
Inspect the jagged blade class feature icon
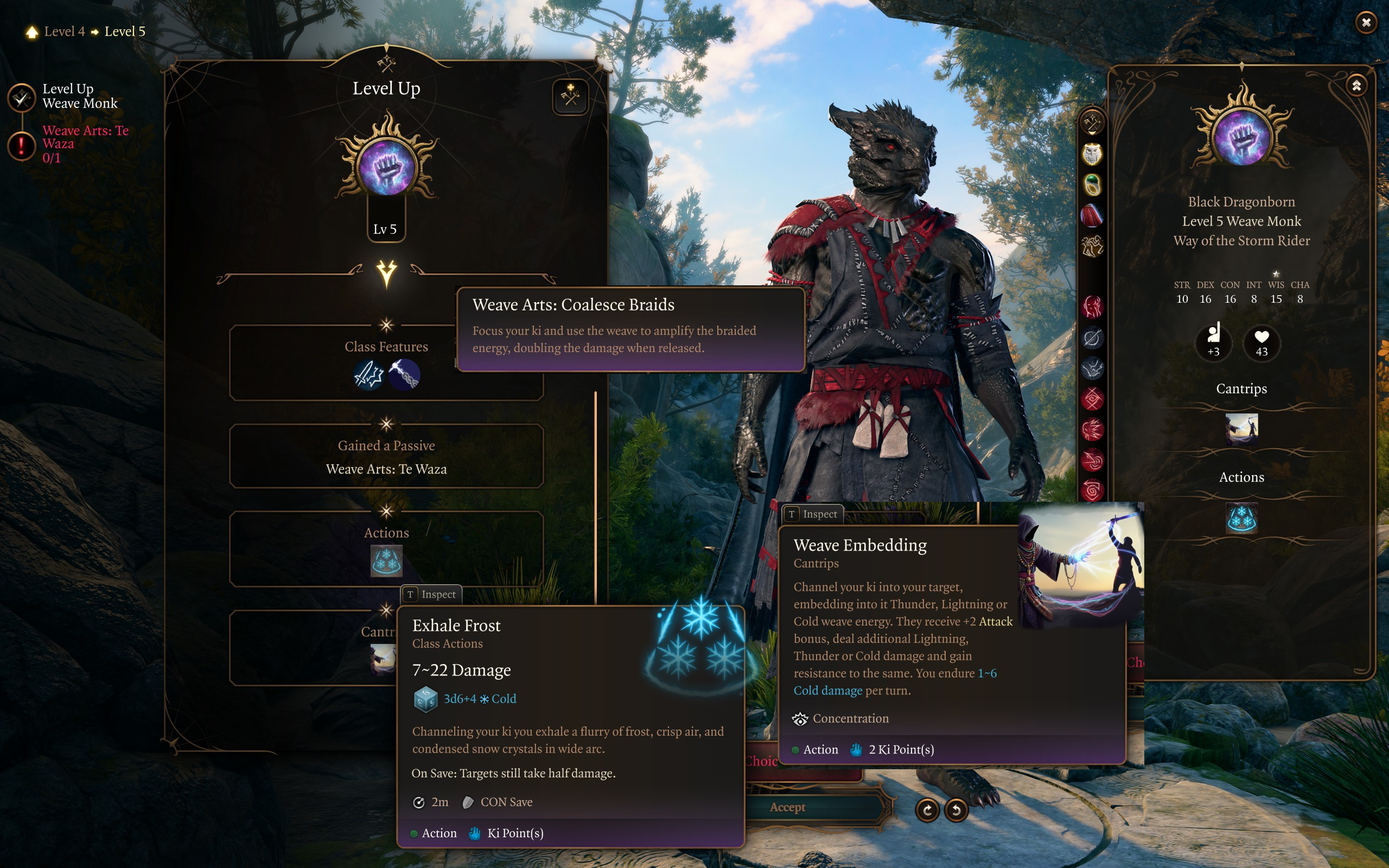369,375
